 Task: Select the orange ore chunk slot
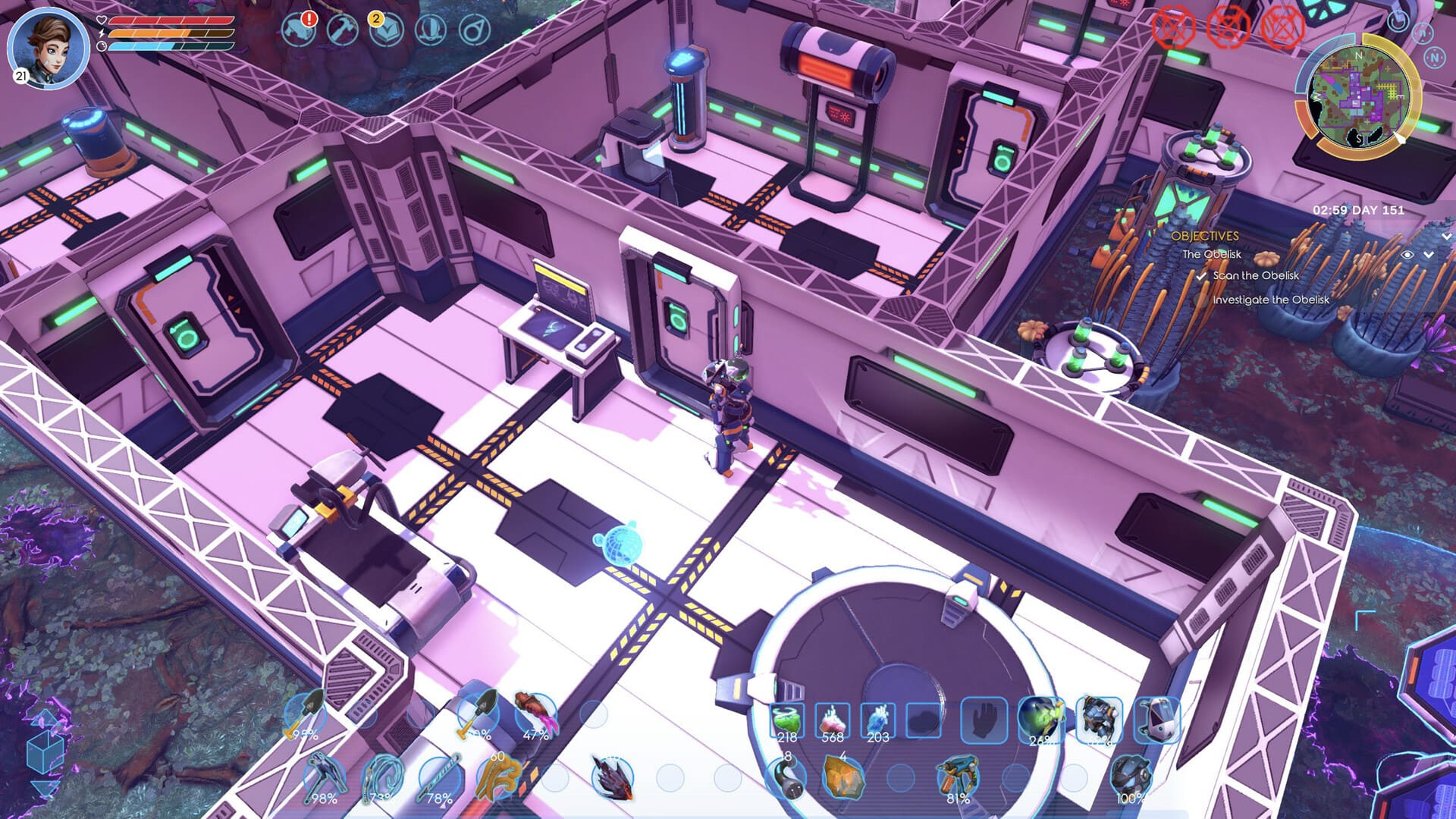[843, 778]
